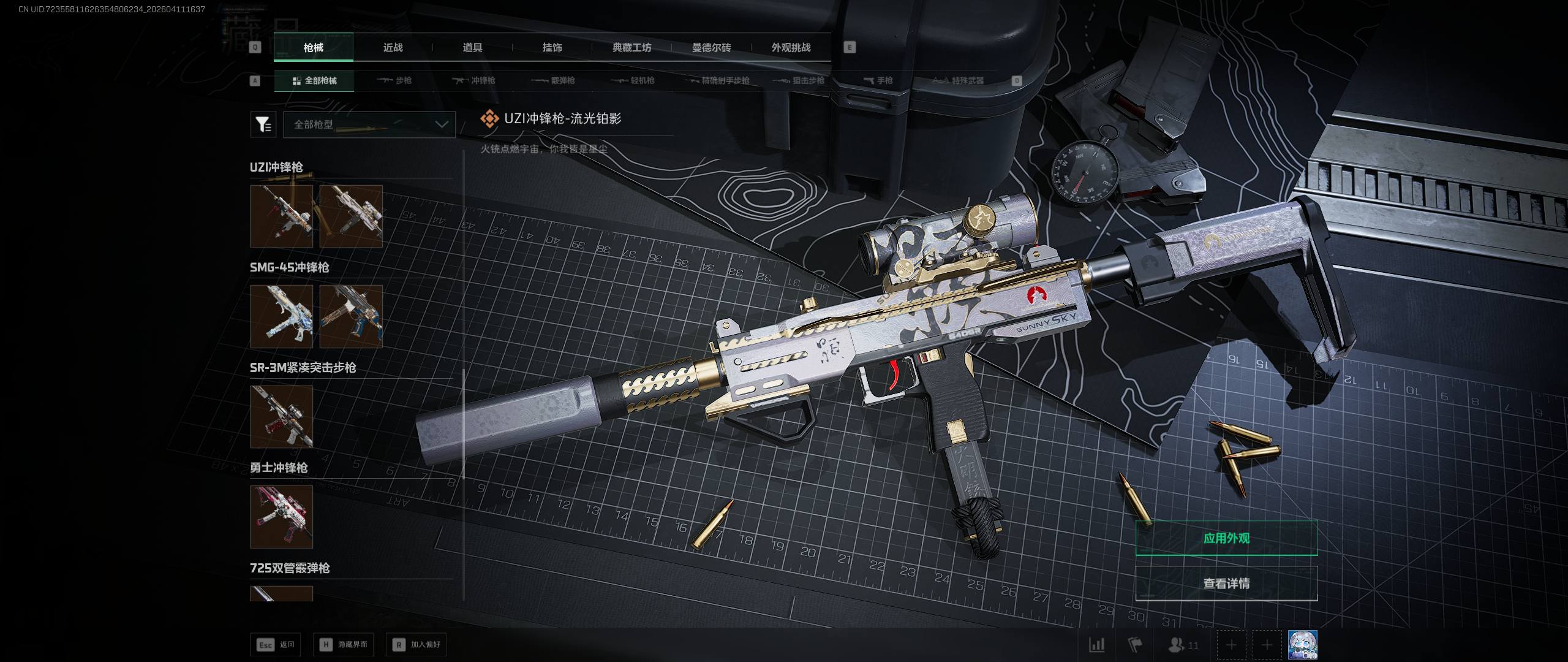Open the 道具 items tab
This screenshot has height=662, width=1568.
pos(472,47)
